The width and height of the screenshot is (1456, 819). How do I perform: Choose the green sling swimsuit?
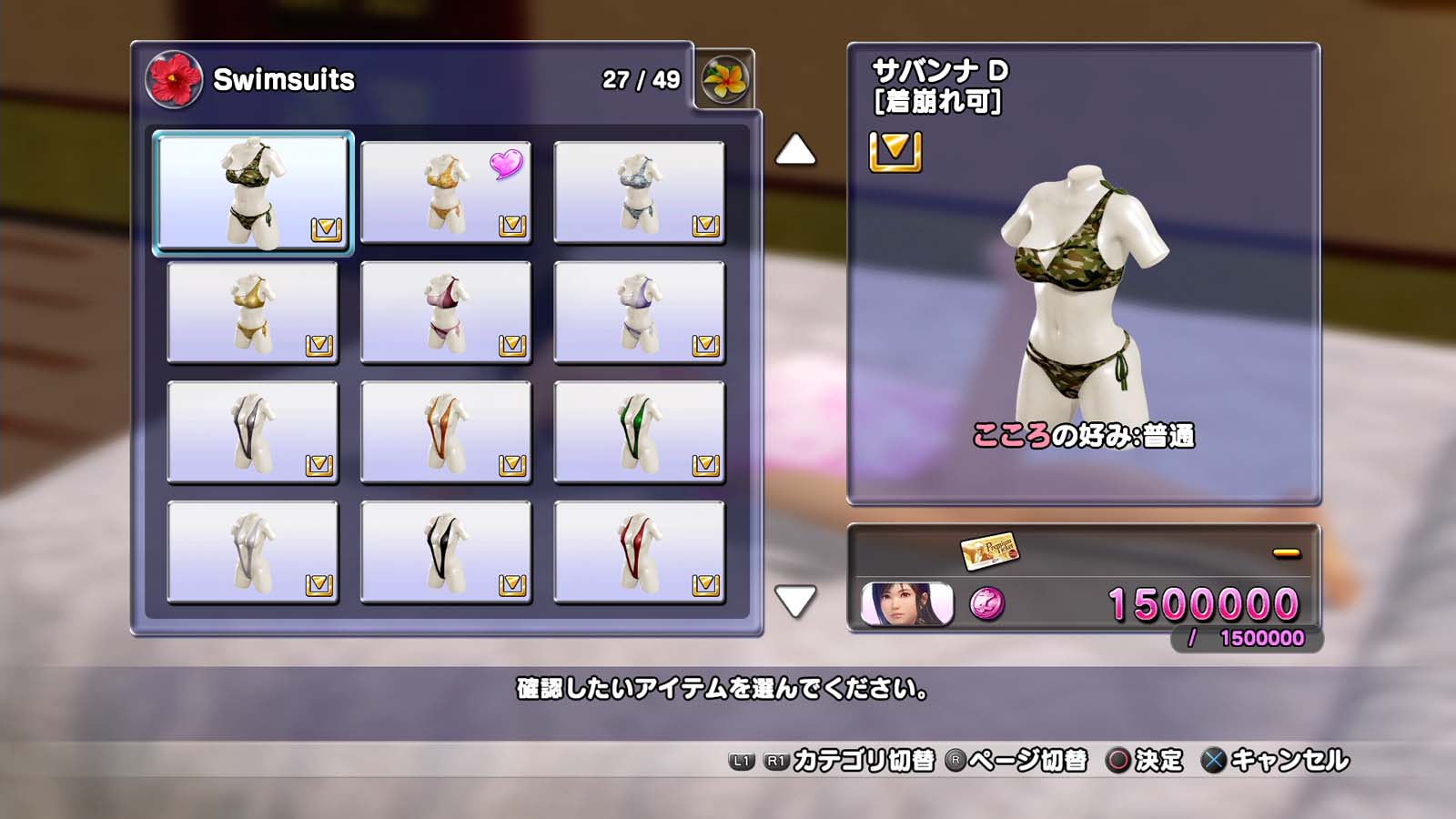[639, 432]
